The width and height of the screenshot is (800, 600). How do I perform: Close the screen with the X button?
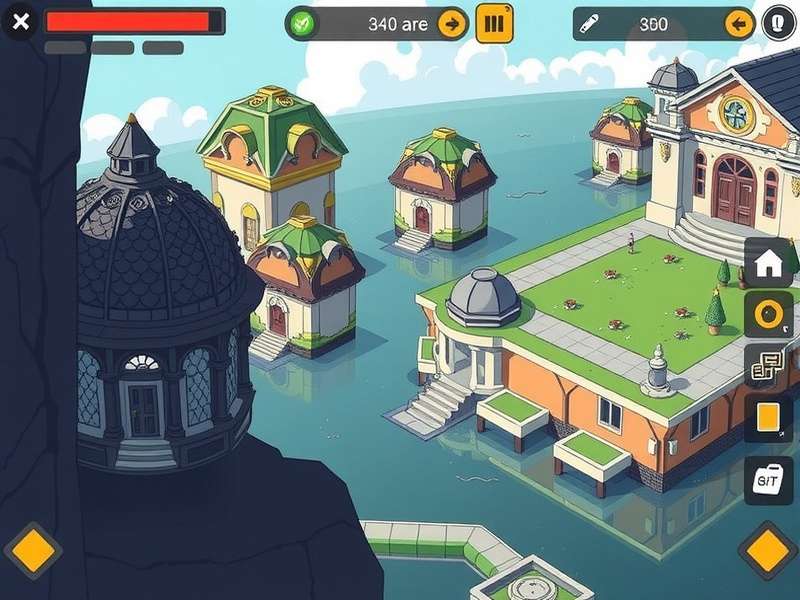click(x=19, y=21)
